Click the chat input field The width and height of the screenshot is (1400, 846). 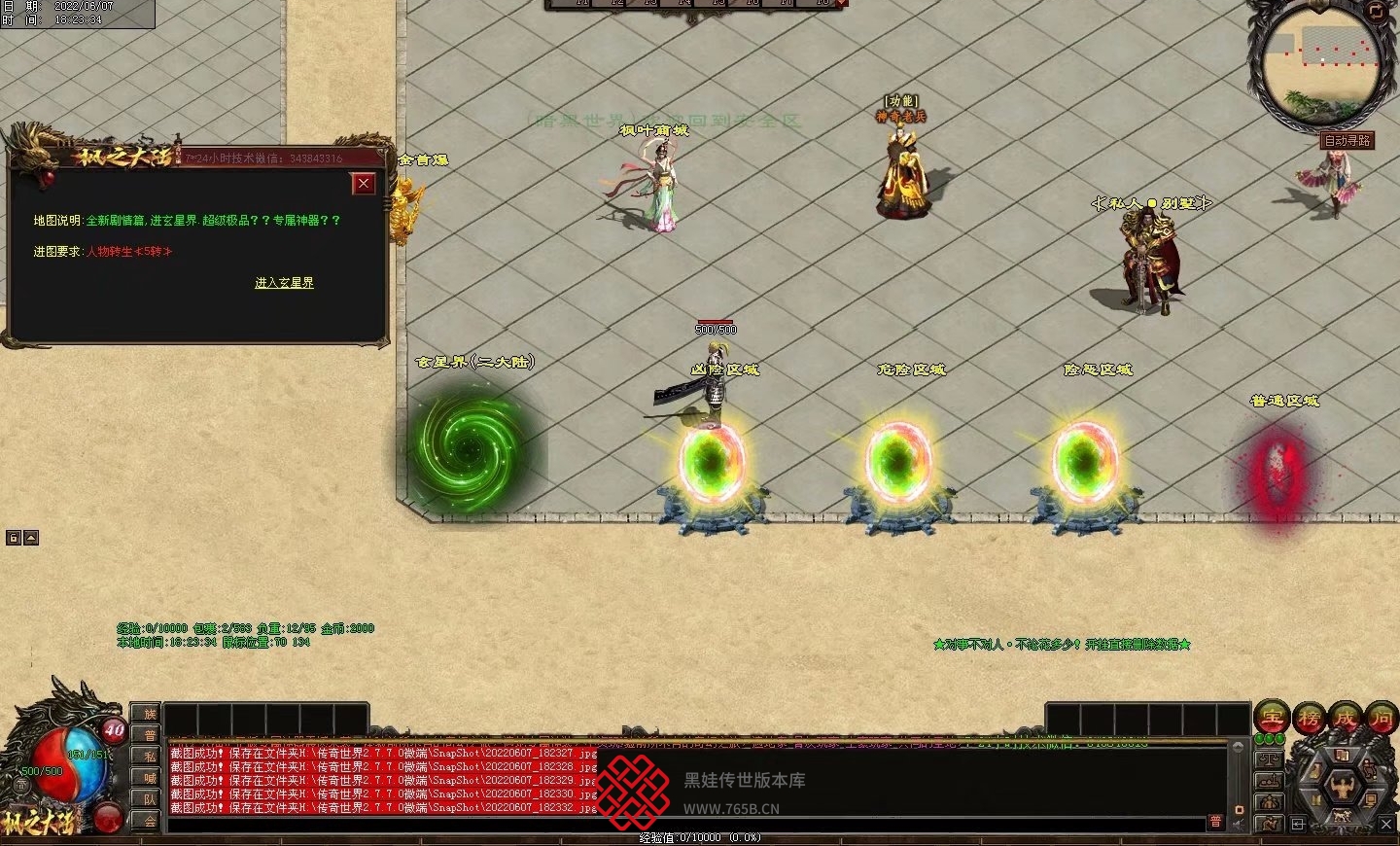(681, 824)
